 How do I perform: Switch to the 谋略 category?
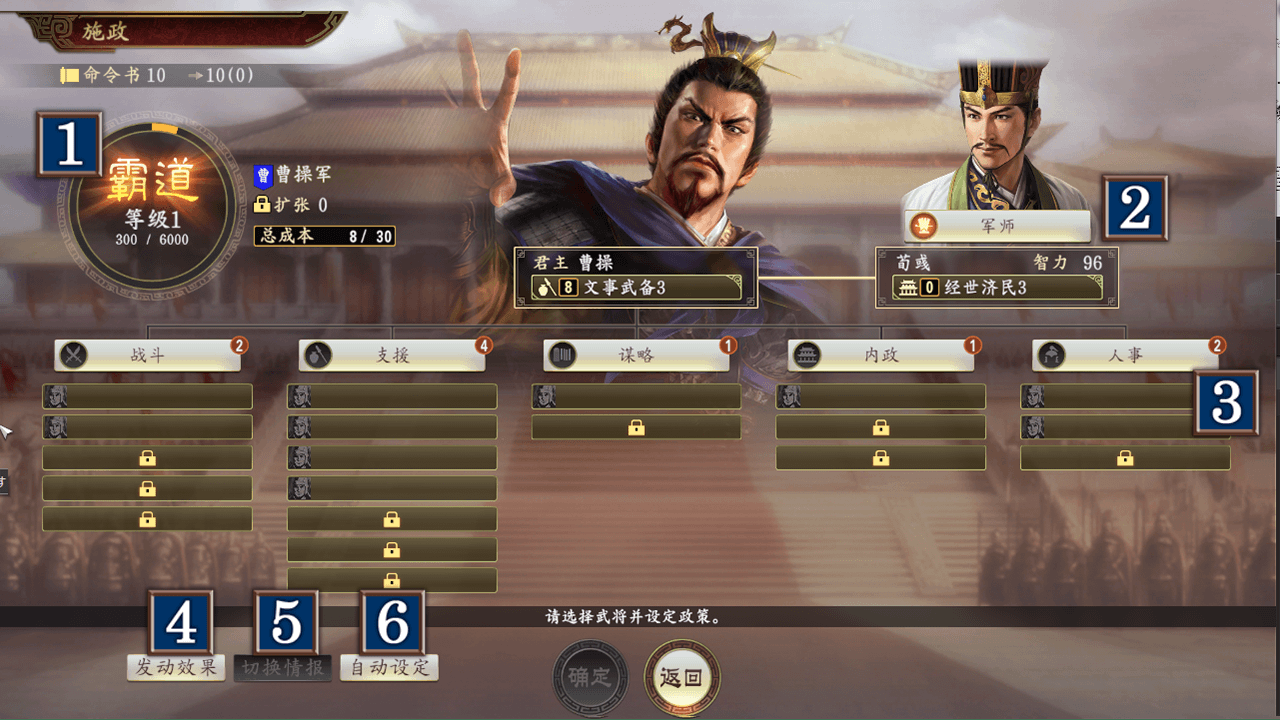637,355
